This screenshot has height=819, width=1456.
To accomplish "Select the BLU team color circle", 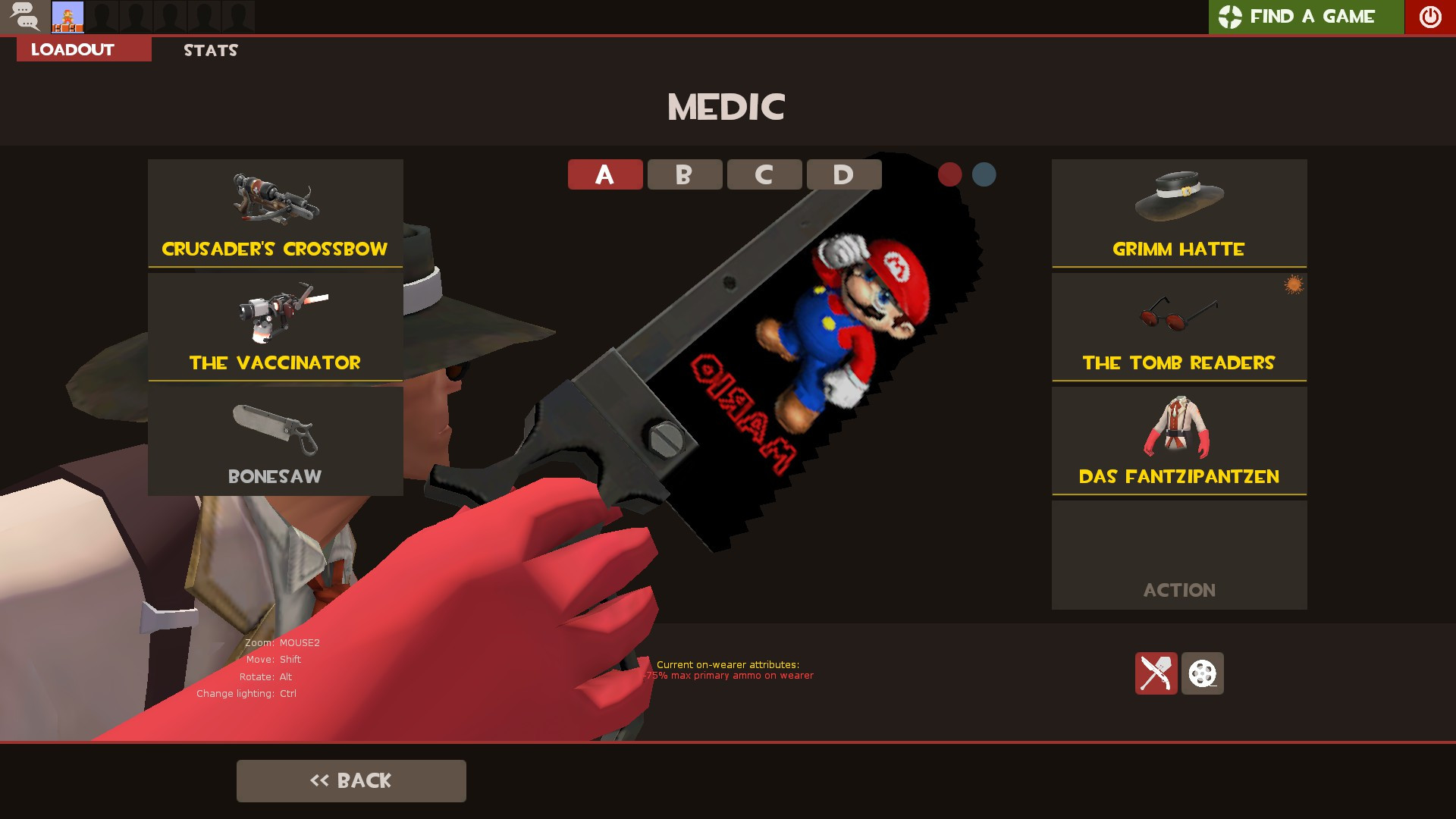I will (x=984, y=174).
